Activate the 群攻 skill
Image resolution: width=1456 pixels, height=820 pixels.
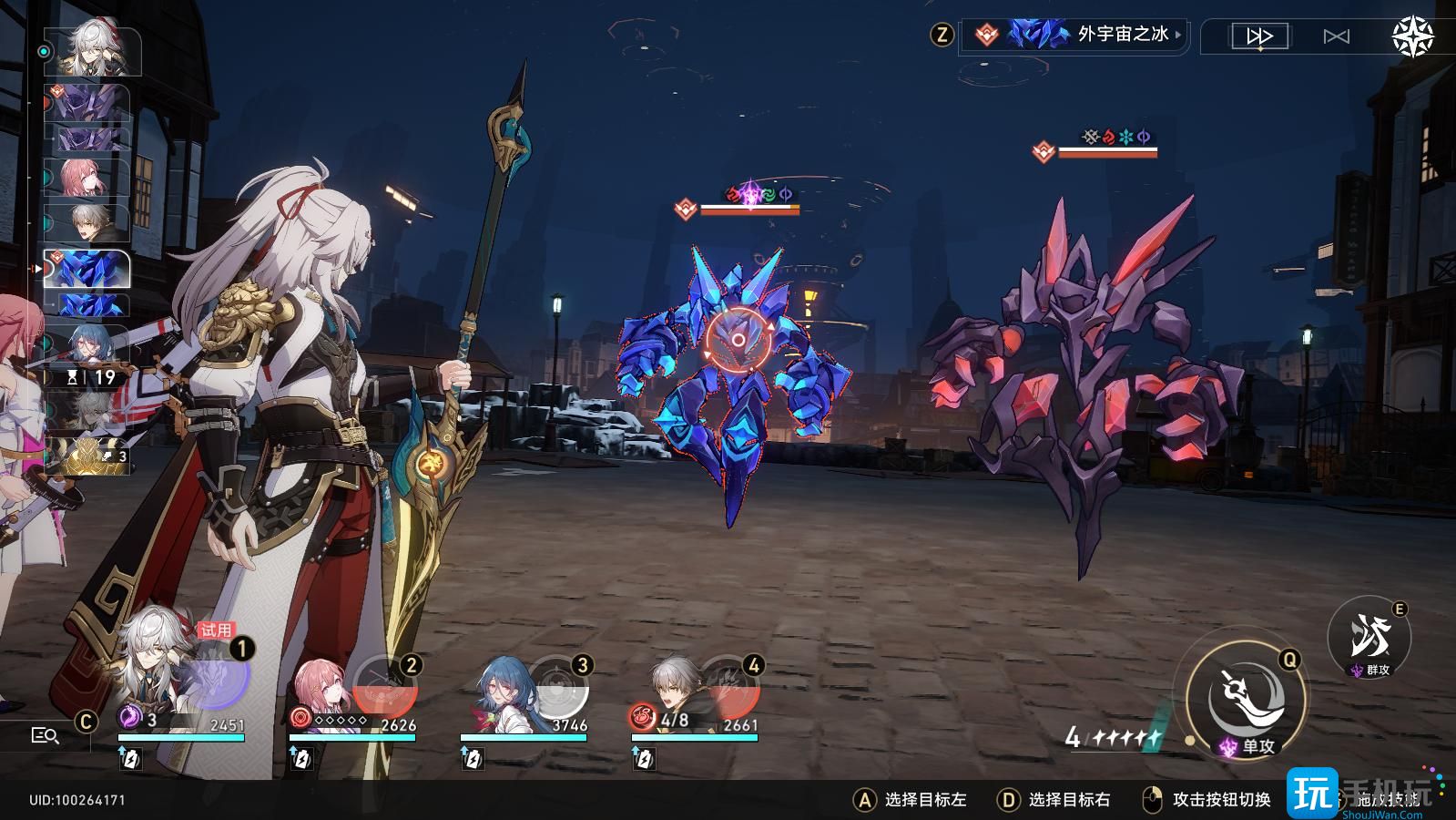(1369, 637)
